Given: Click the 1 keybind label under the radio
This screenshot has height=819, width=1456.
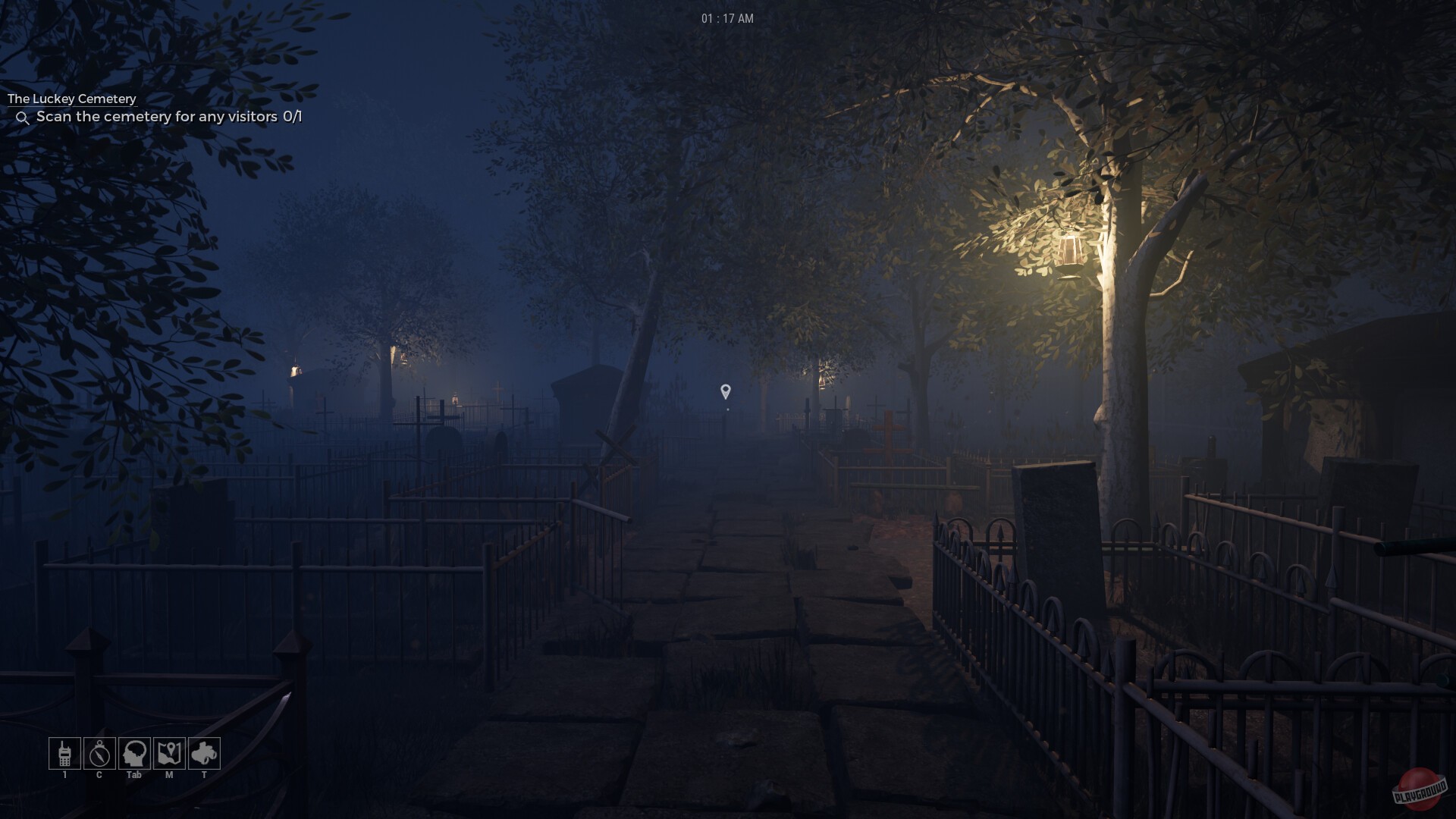Looking at the screenshot, I should [64, 776].
